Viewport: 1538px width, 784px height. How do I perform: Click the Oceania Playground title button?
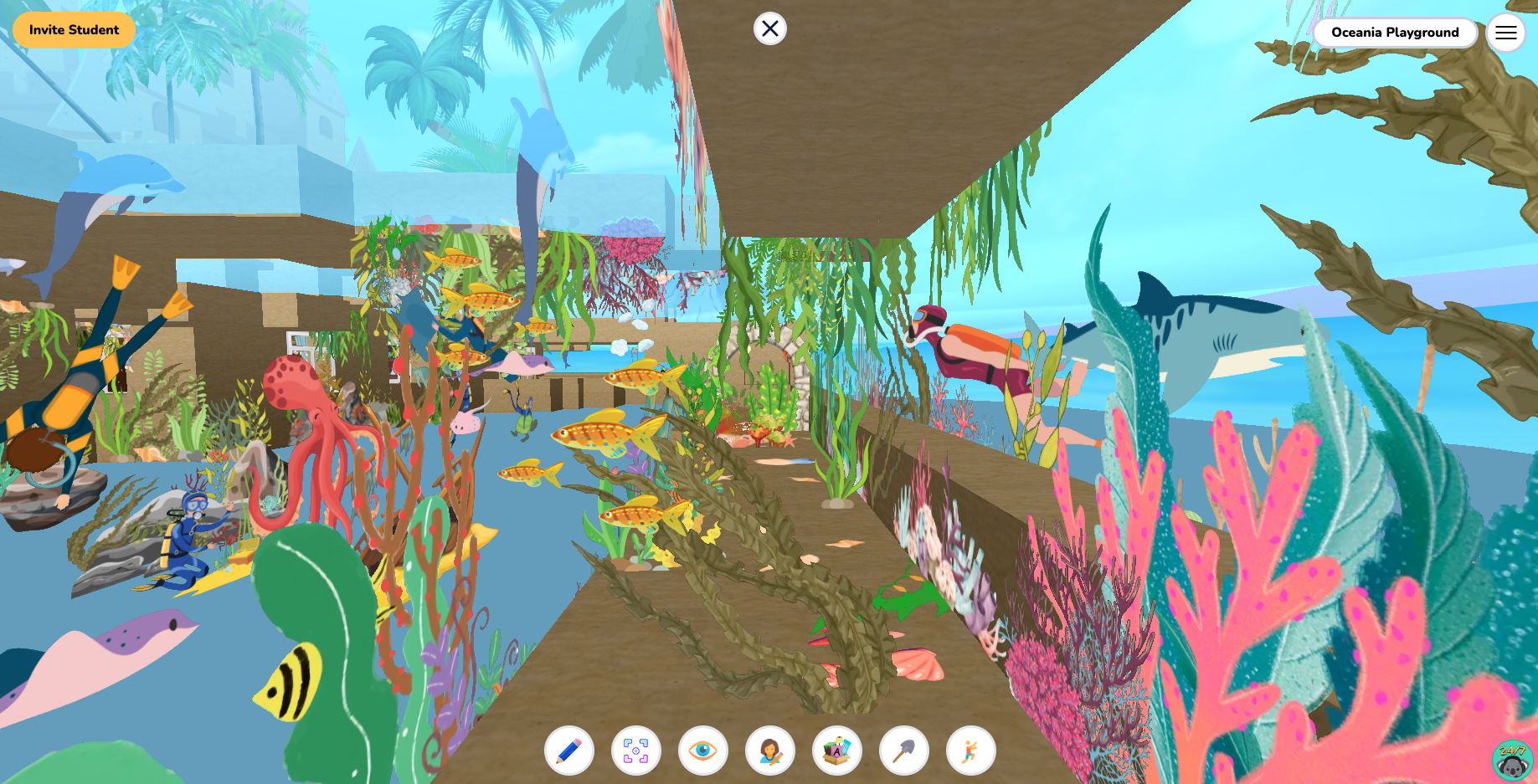(x=1395, y=33)
